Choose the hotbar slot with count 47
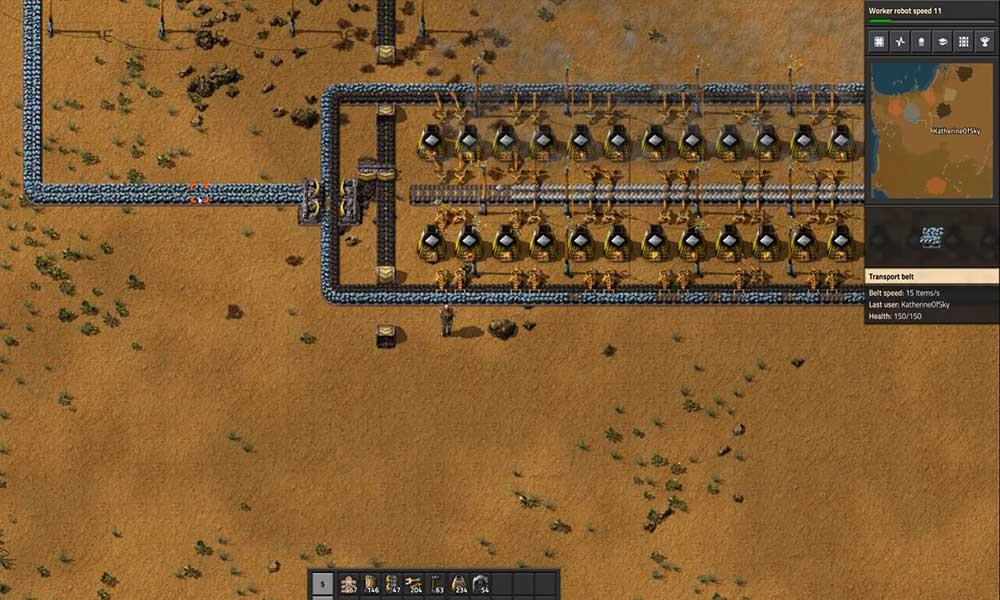 pyautogui.click(x=393, y=585)
